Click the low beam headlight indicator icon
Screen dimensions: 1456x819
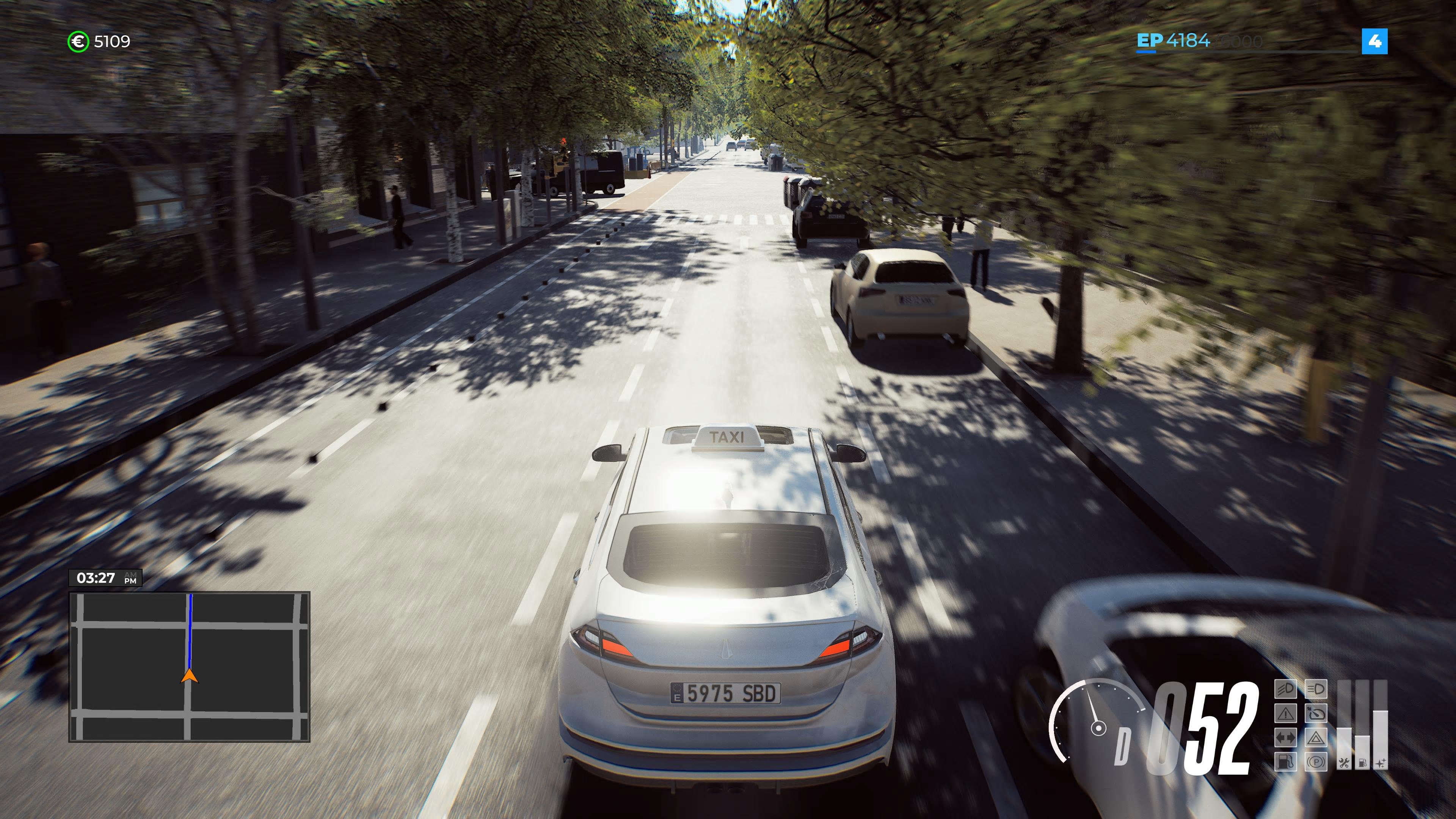point(1286,690)
